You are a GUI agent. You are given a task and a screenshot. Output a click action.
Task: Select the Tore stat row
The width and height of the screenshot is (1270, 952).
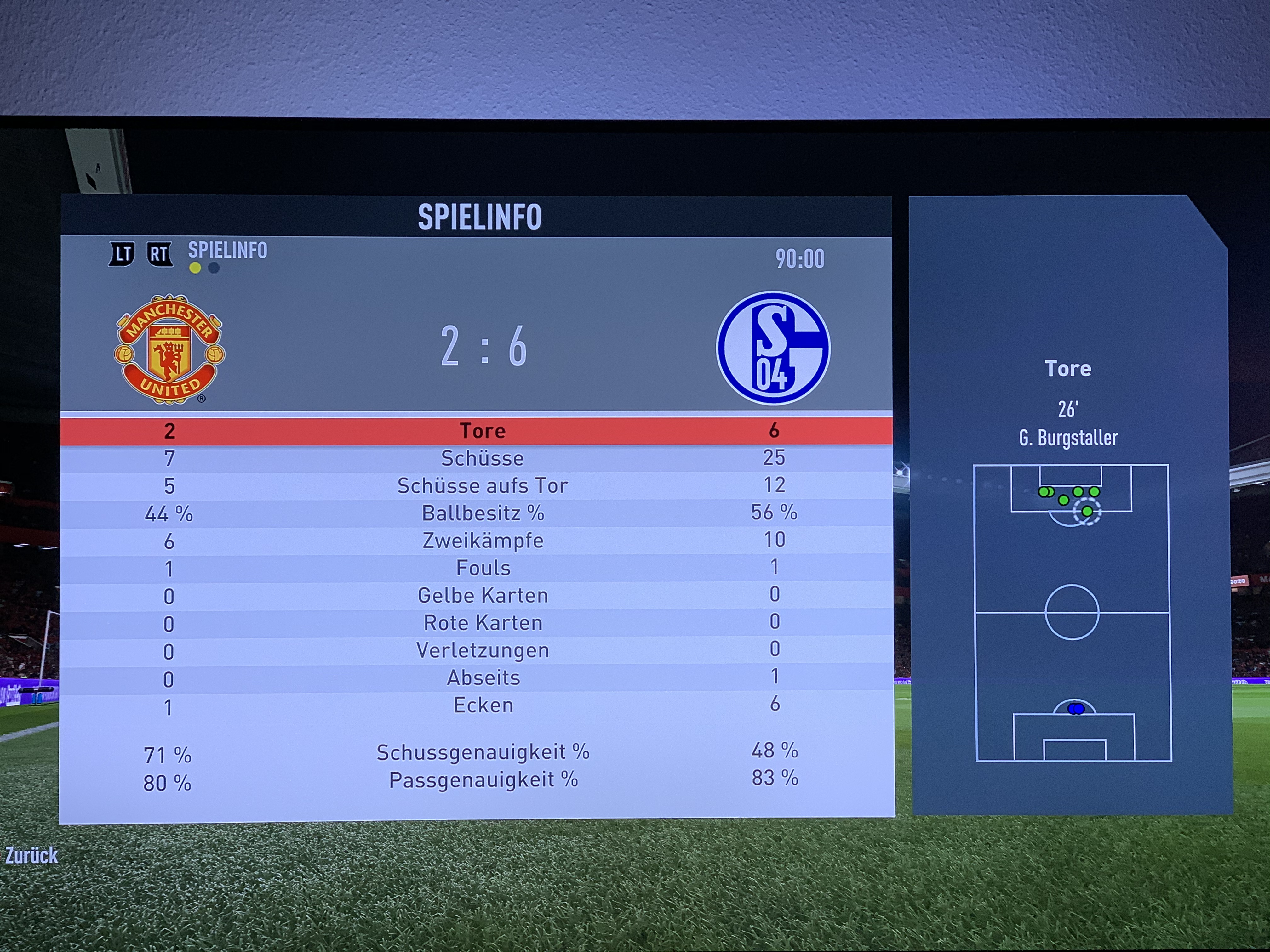pyautogui.click(x=482, y=431)
